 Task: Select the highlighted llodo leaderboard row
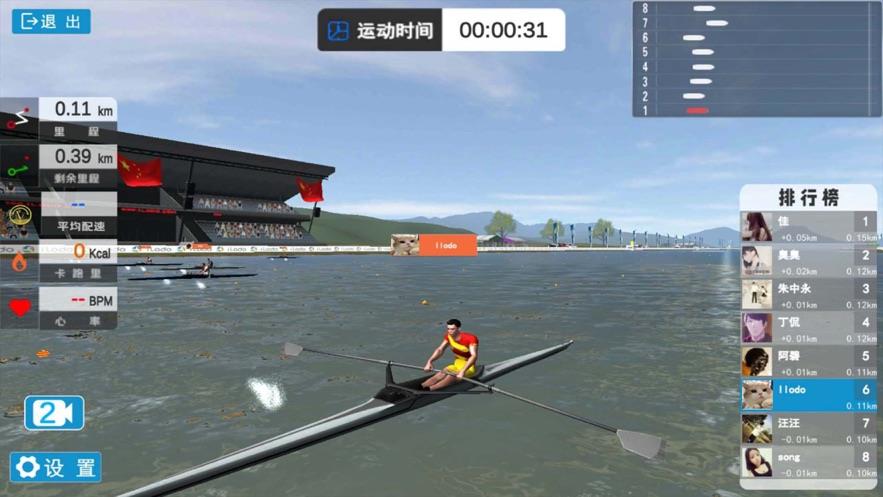pos(808,395)
